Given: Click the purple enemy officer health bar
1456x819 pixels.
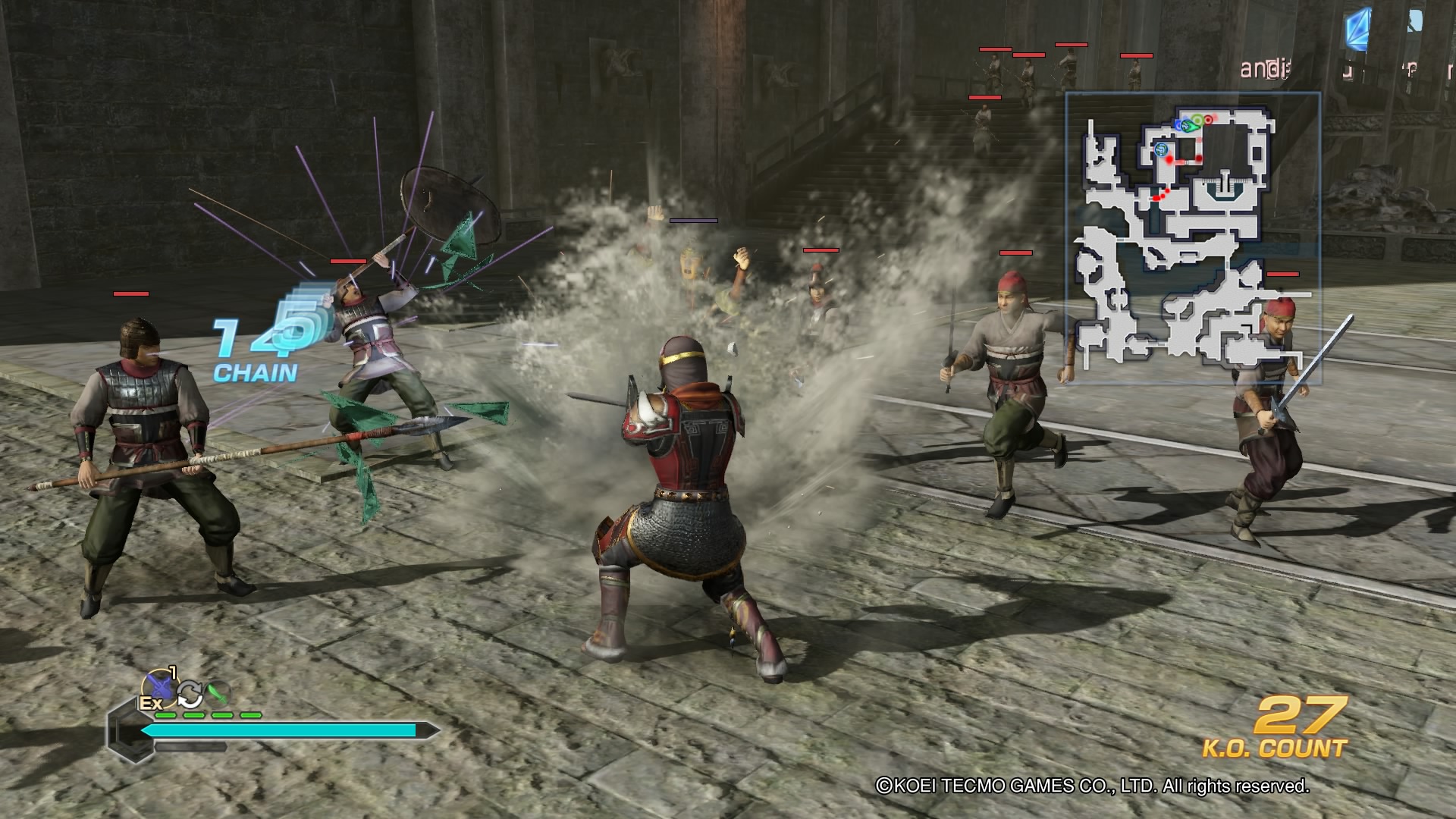Looking at the screenshot, I should point(695,220).
